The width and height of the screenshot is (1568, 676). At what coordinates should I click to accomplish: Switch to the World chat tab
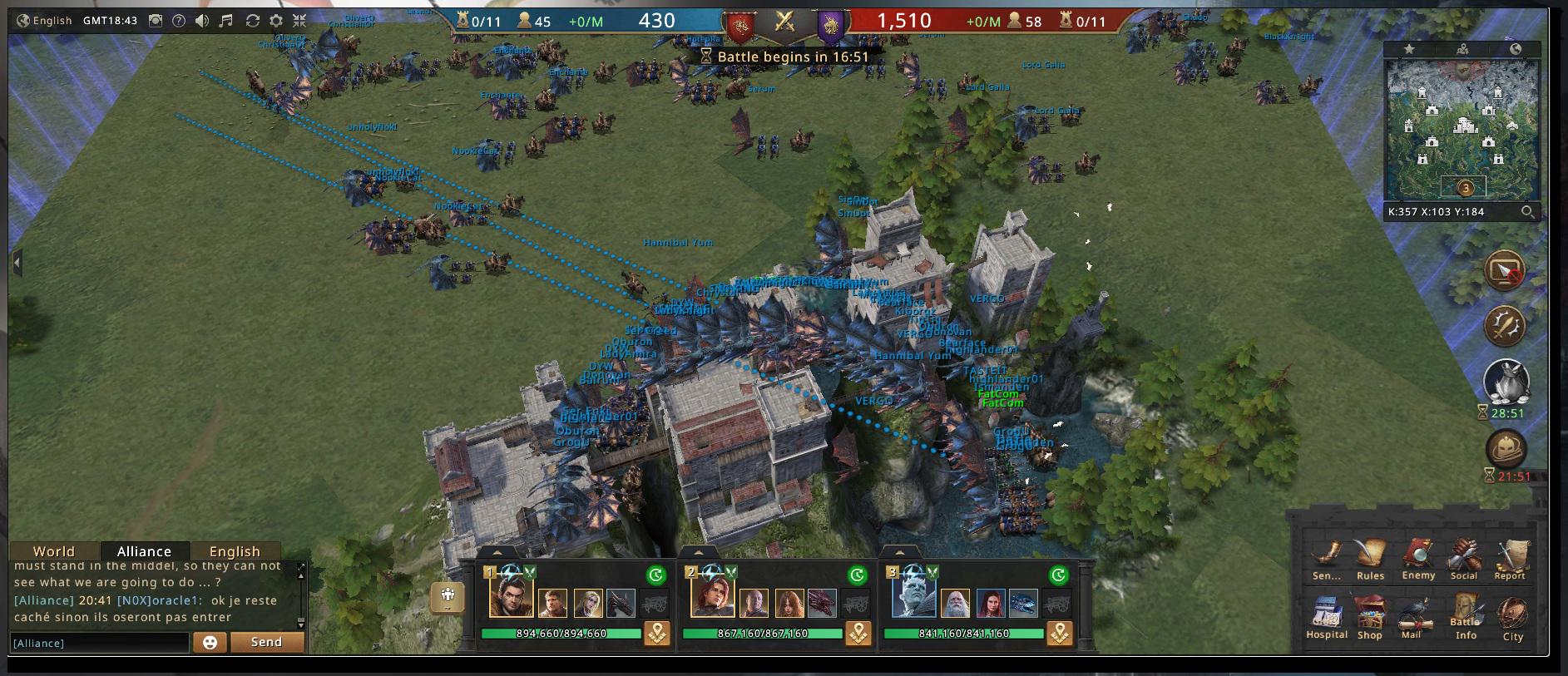[x=54, y=551]
